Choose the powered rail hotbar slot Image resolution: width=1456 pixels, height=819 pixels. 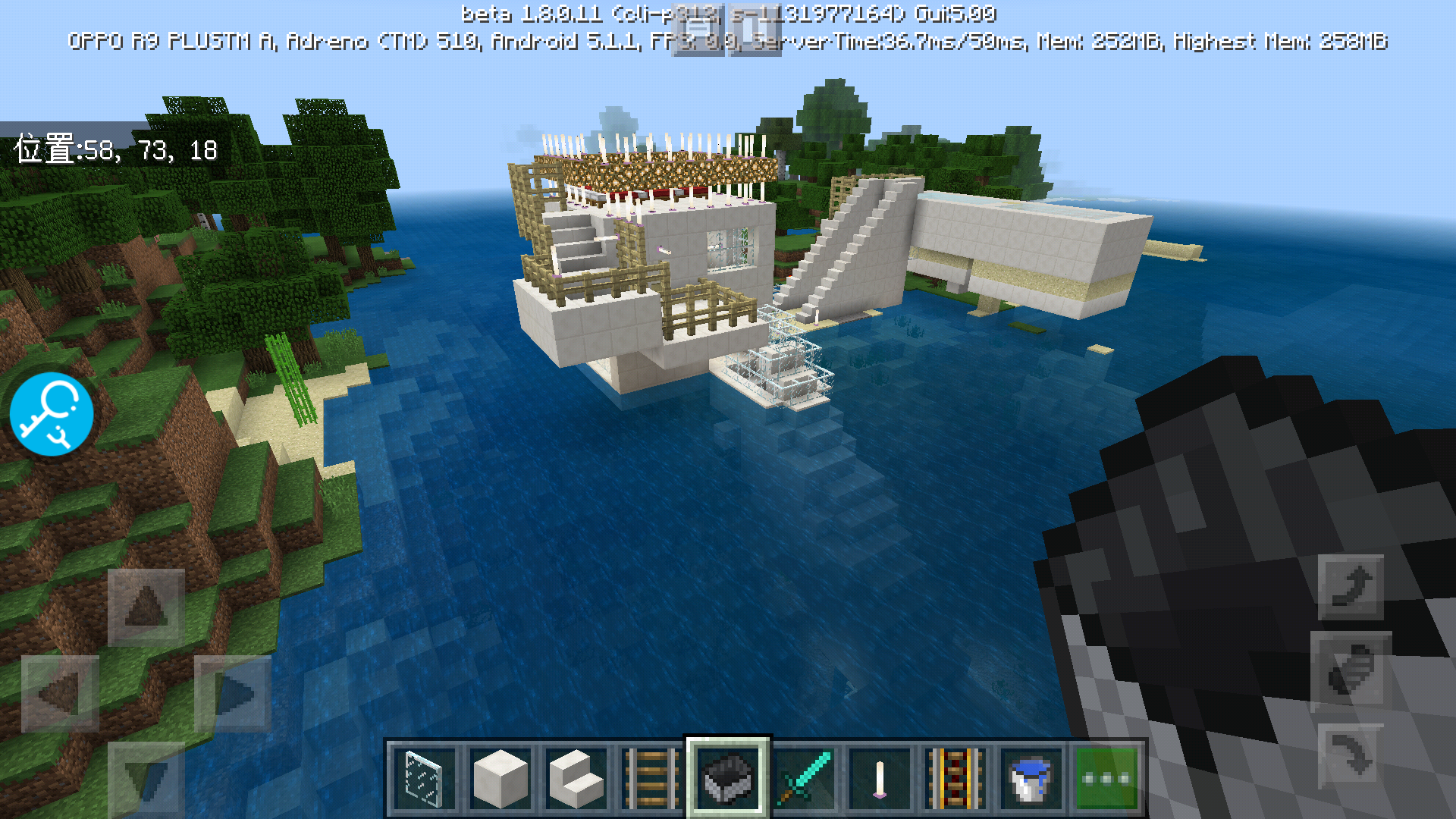click(955, 778)
